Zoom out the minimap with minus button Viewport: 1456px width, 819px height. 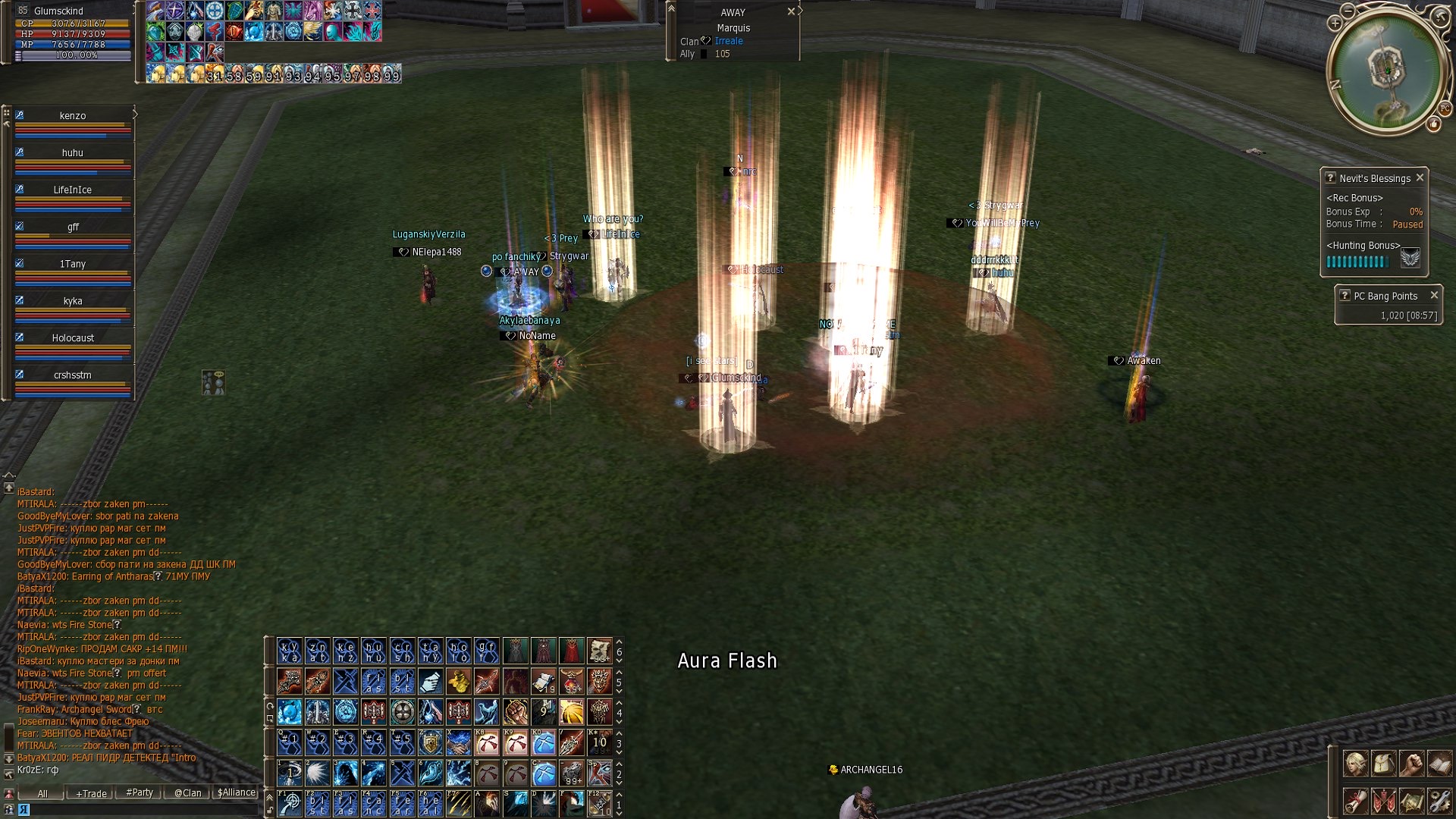pos(1348,11)
